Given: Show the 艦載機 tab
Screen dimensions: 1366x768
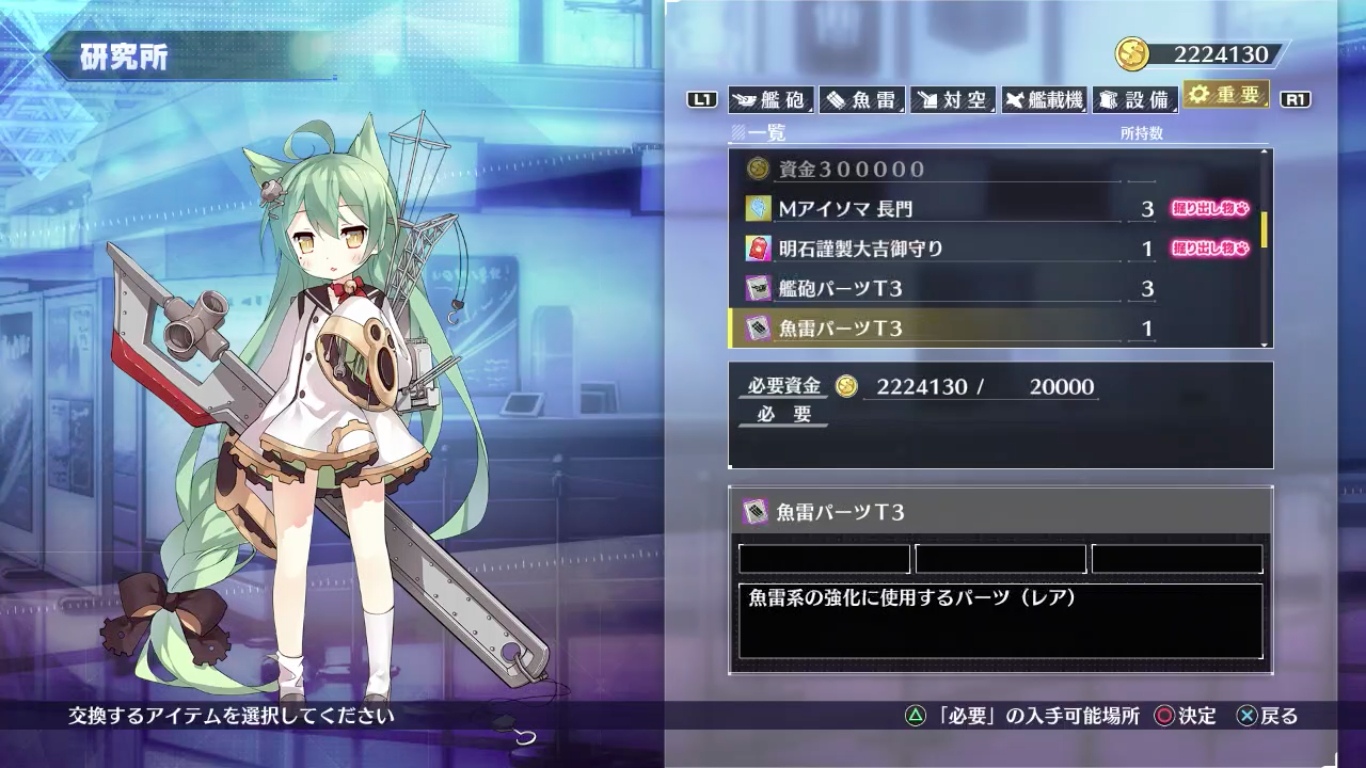Looking at the screenshot, I should [x=1044, y=99].
